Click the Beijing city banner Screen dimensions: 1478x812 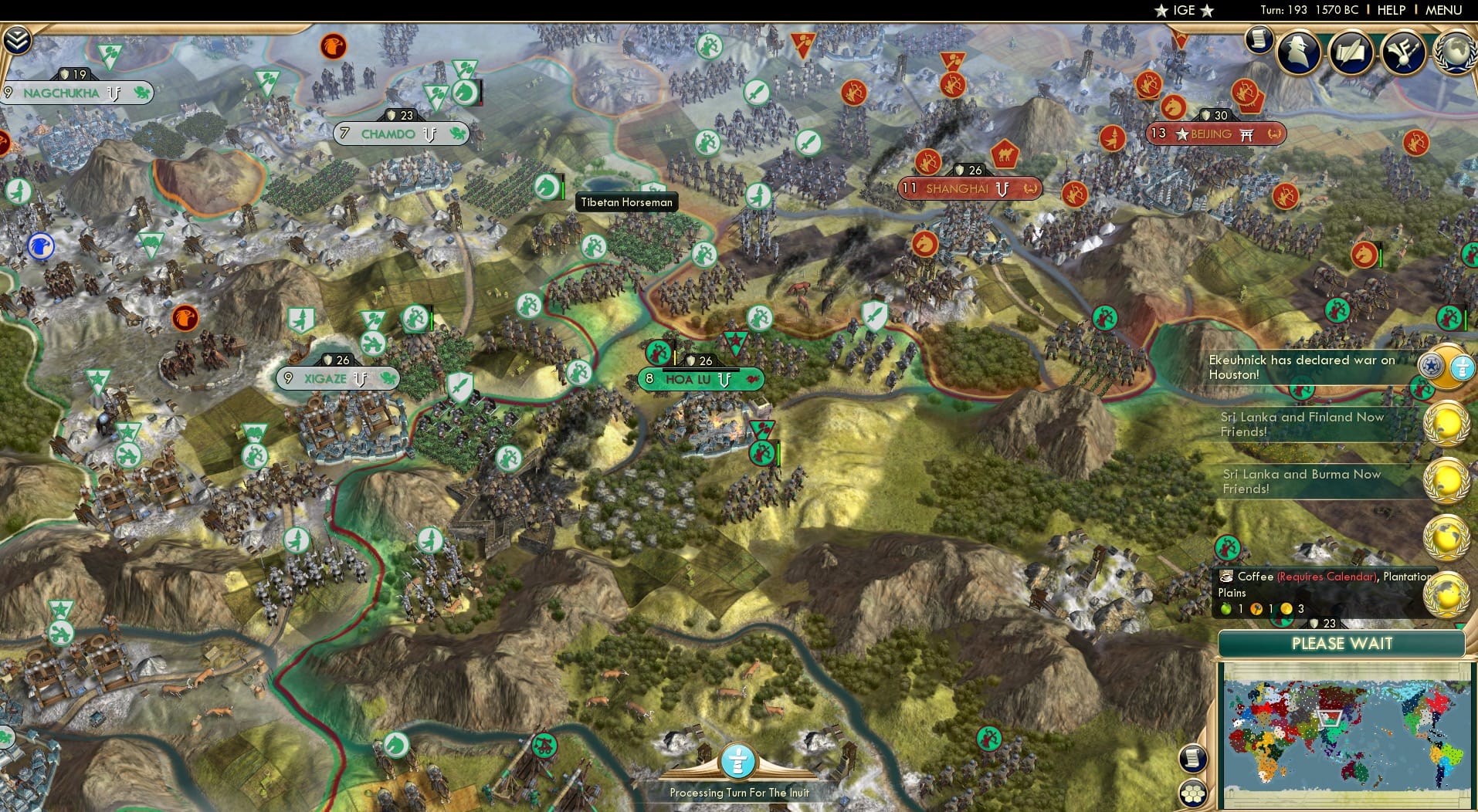[1215, 134]
